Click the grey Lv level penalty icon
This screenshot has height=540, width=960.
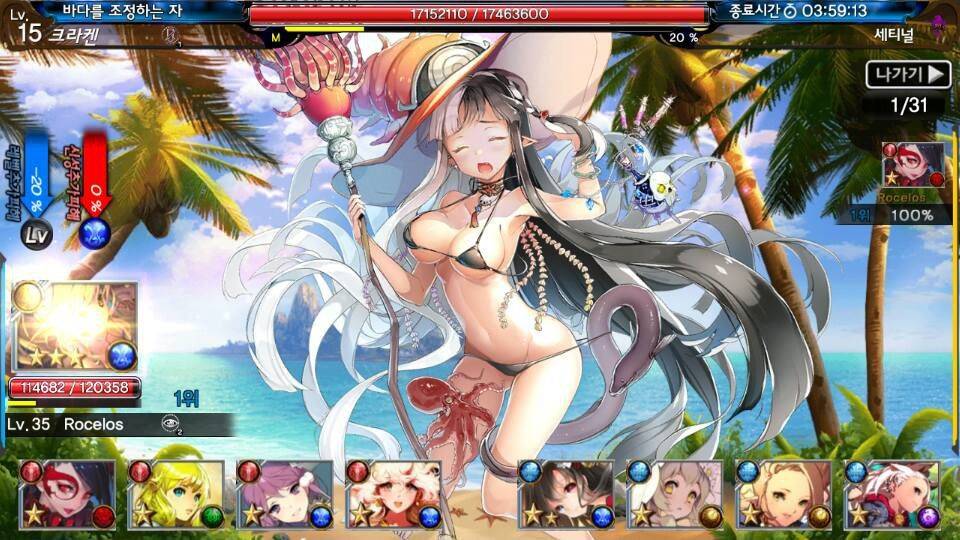click(35, 234)
